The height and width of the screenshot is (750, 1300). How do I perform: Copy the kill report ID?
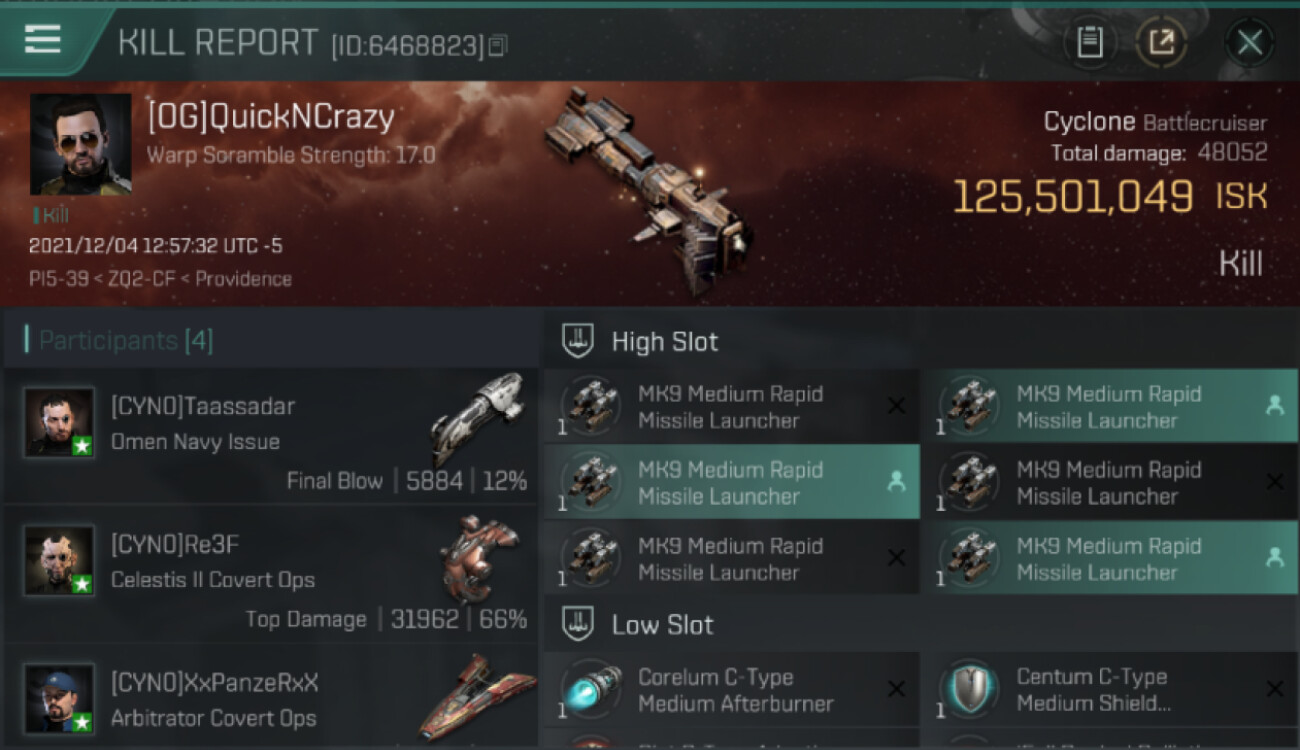click(x=498, y=45)
